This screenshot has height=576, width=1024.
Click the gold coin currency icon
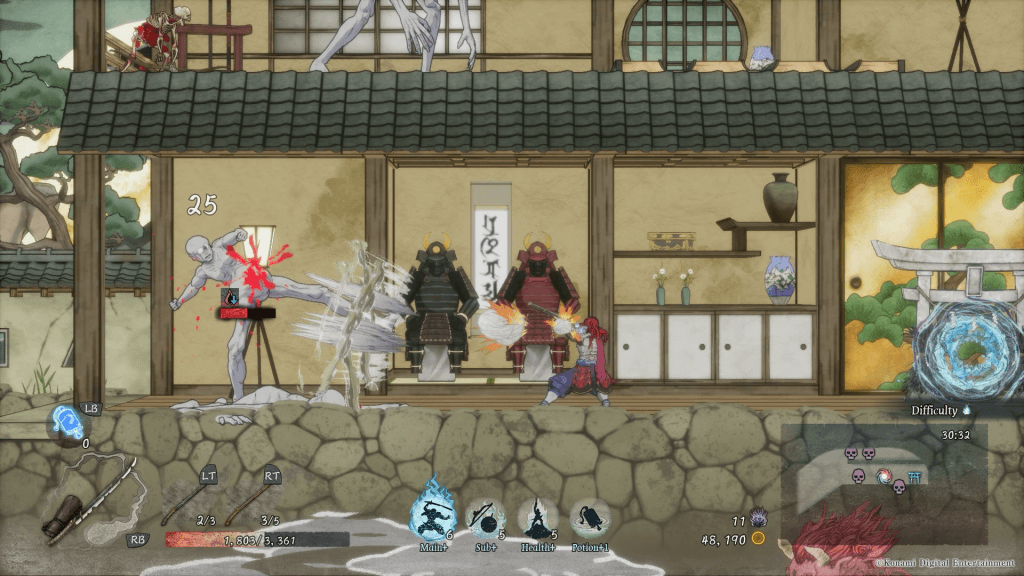coord(758,538)
